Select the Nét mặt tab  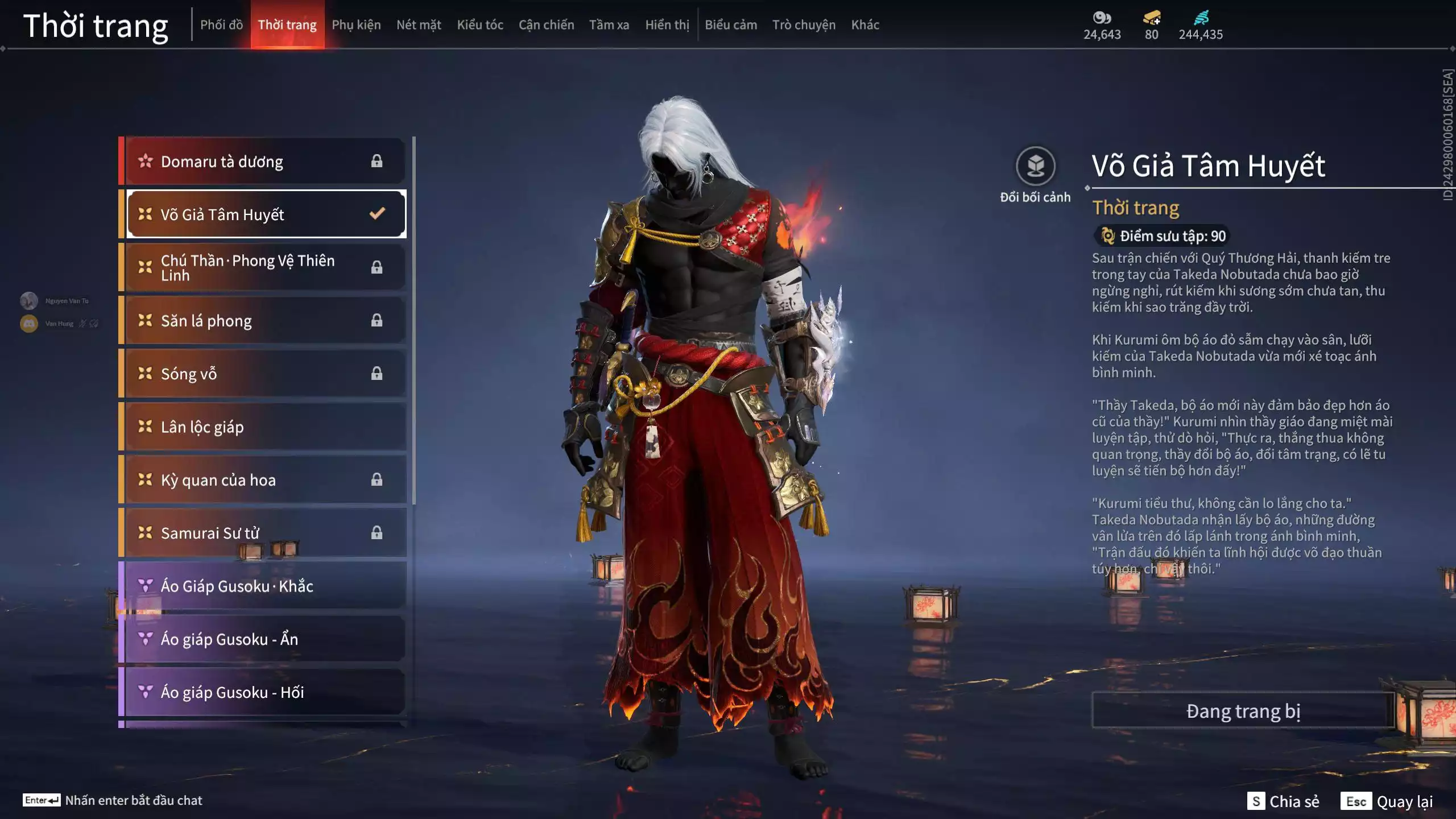tap(419, 25)
